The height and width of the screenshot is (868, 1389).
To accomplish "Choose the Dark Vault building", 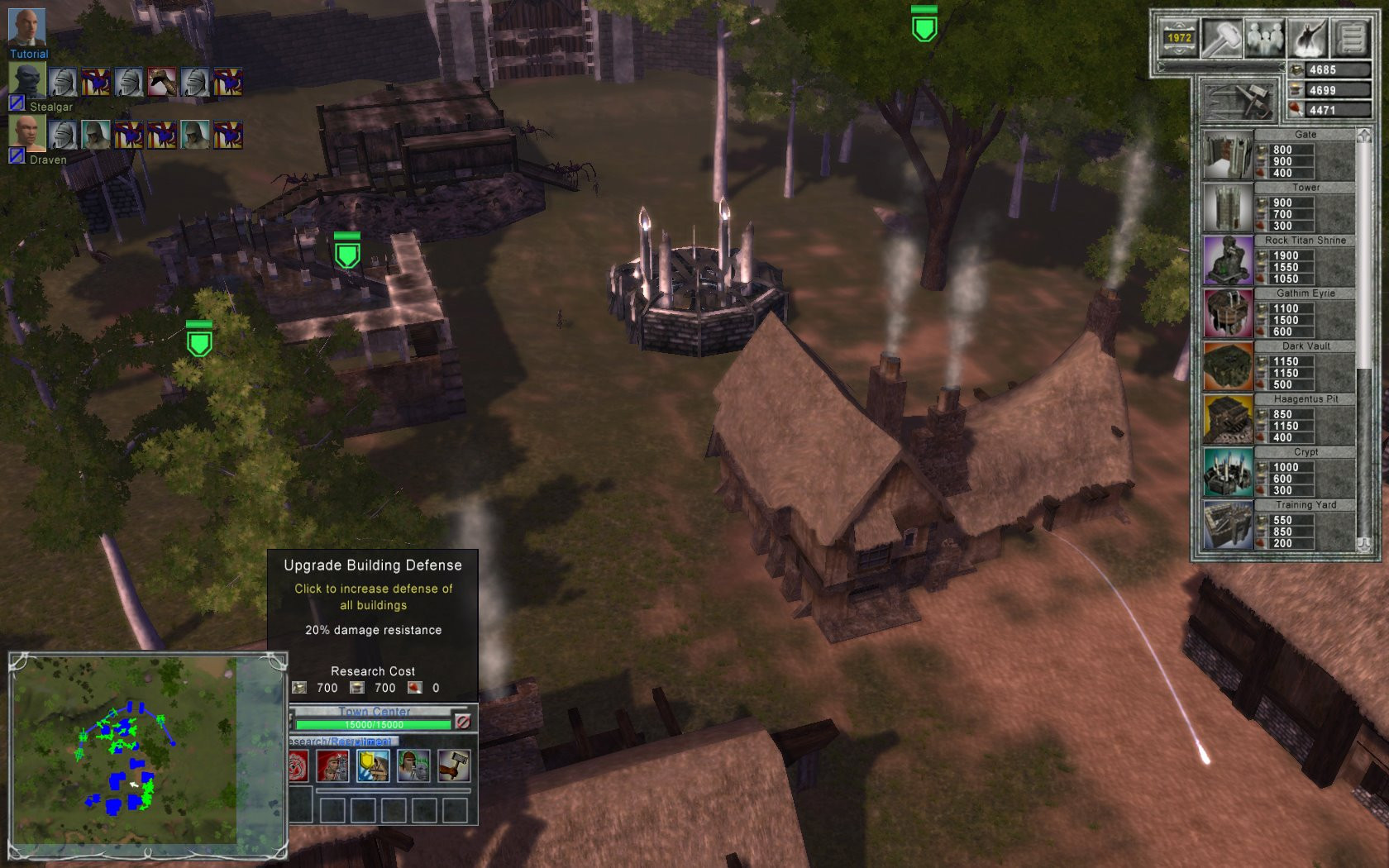I will click(1228, 366).
